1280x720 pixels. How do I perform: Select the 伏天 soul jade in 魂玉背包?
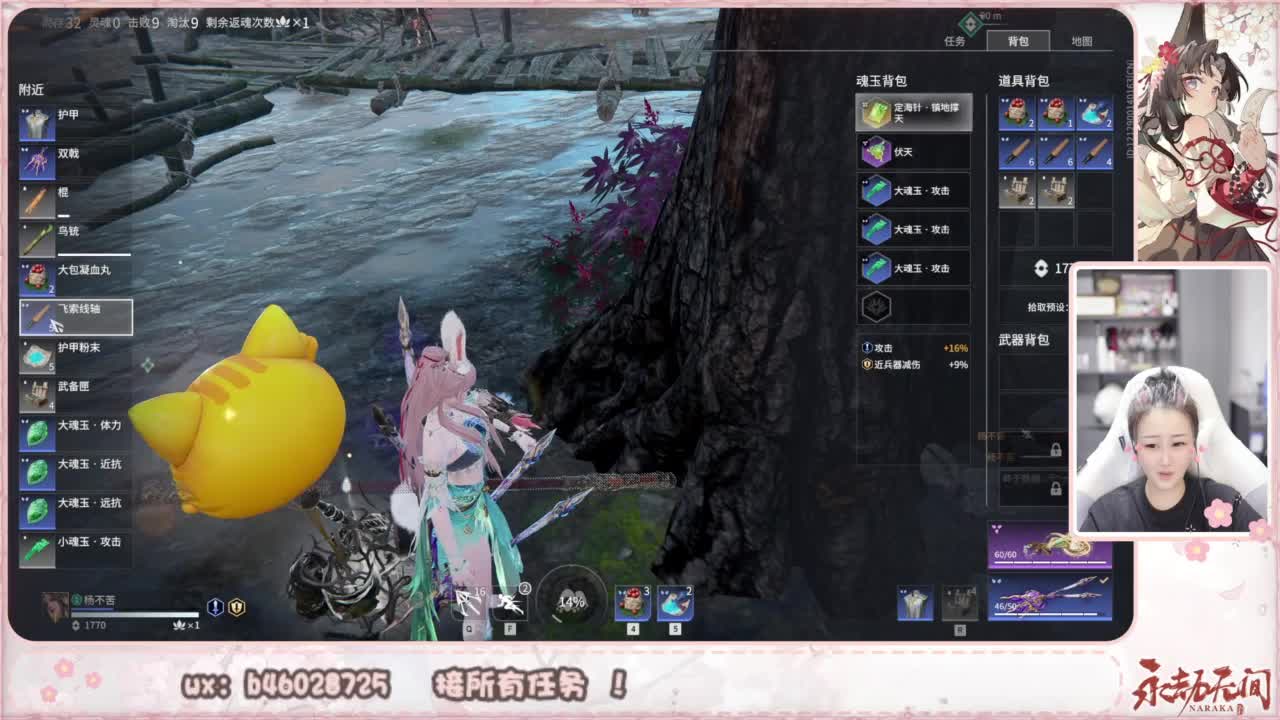912,151
